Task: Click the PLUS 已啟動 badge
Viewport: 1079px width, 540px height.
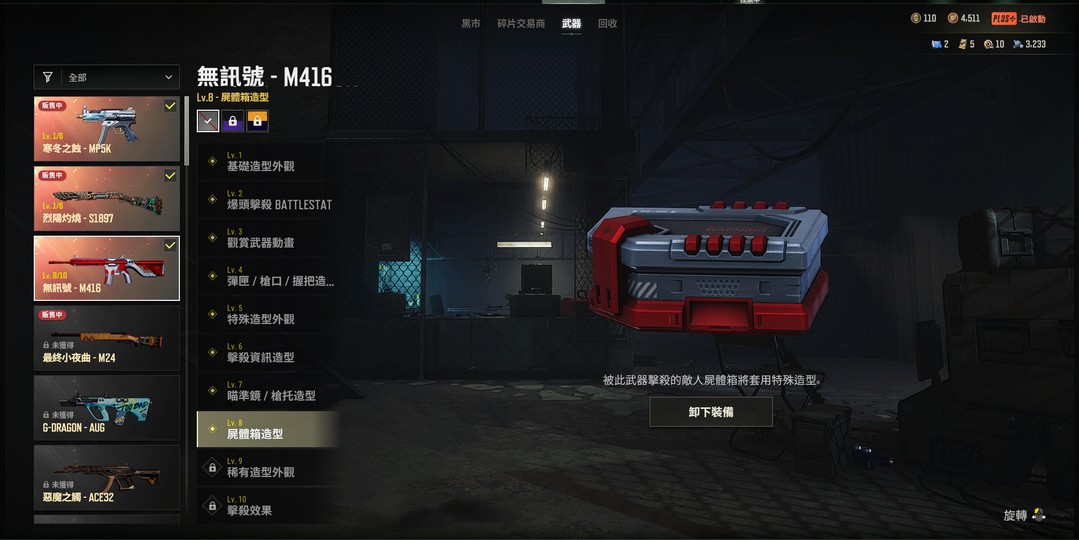Action: click(x=1018, y=19)
